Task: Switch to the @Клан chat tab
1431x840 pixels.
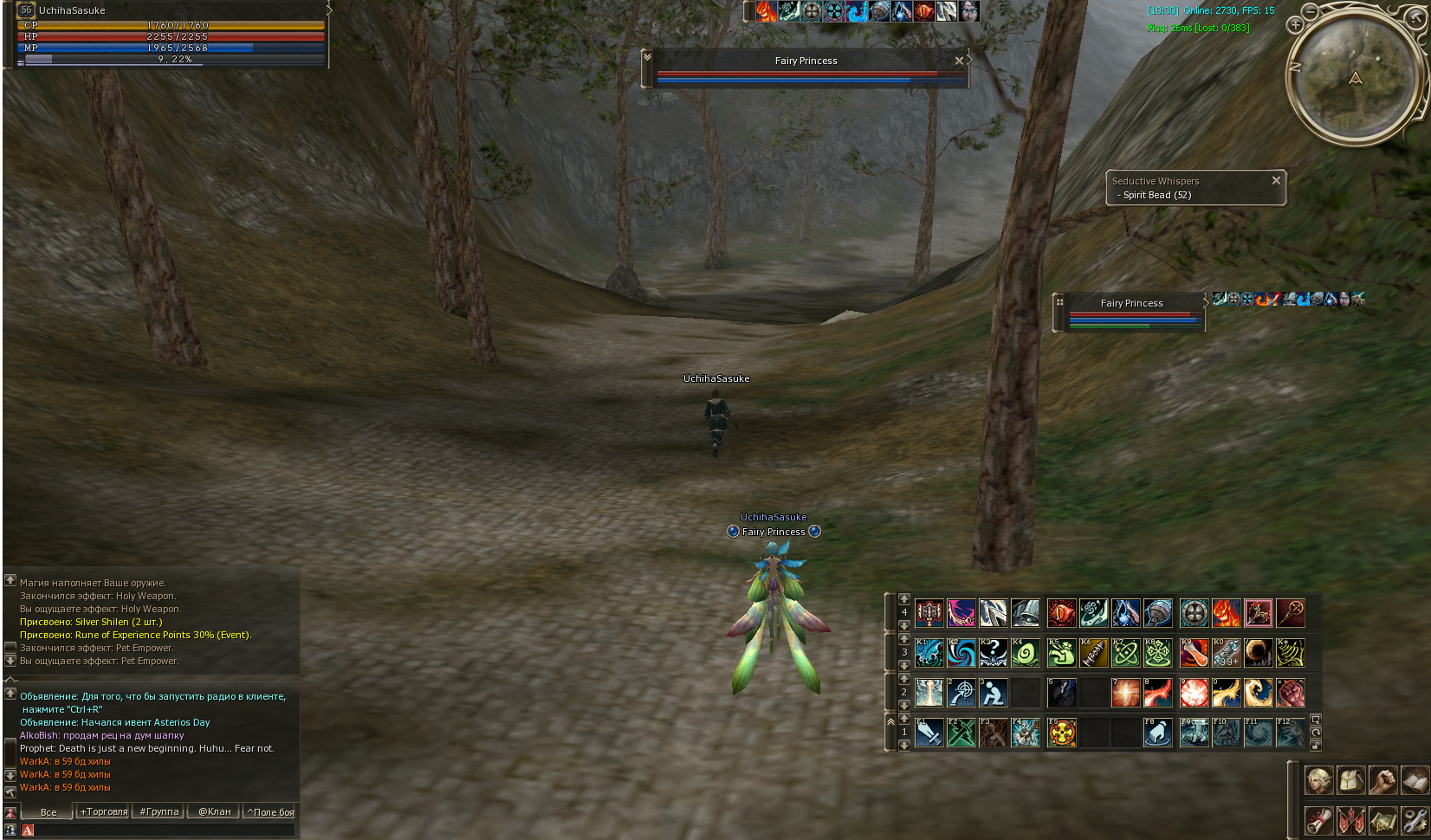Action: pos(214,811)
